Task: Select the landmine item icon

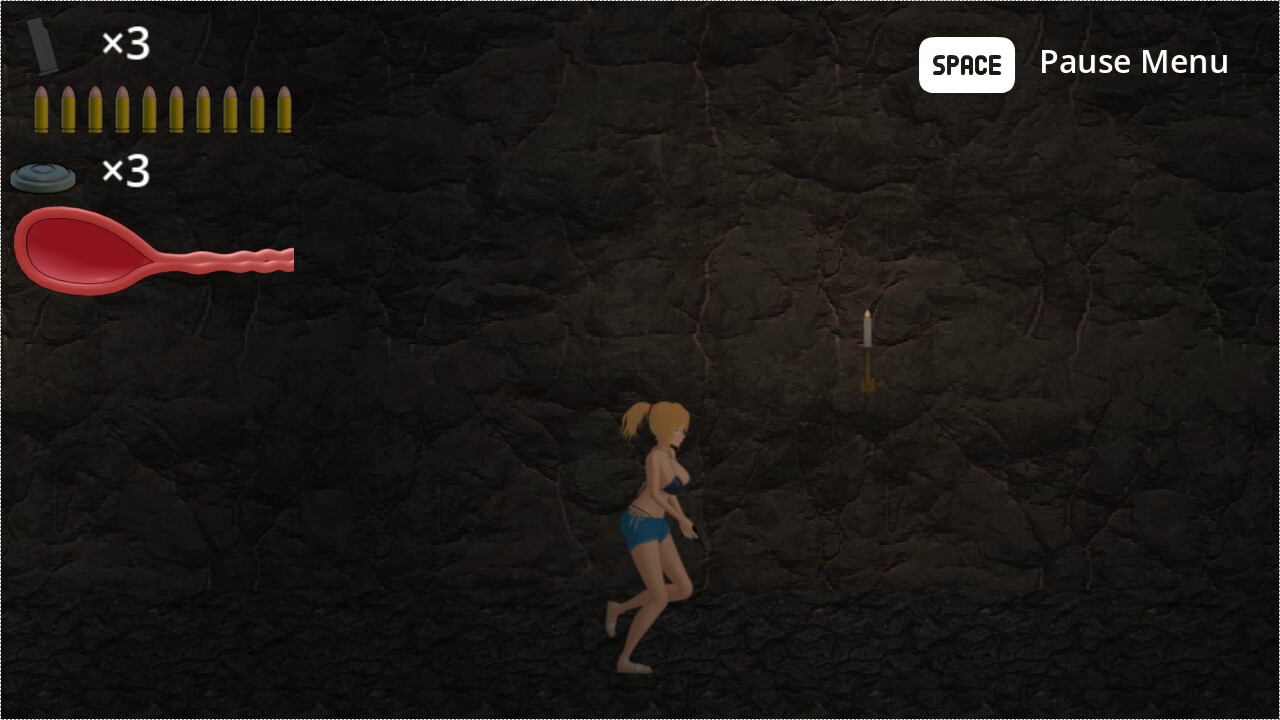Action: pyautogui.click(x=43, y=178)
